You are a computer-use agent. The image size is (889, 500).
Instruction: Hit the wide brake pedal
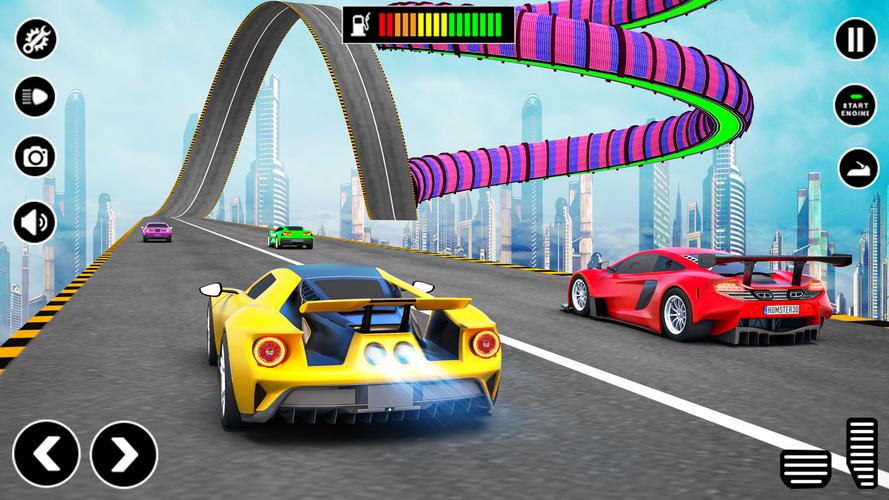(805, 465)
